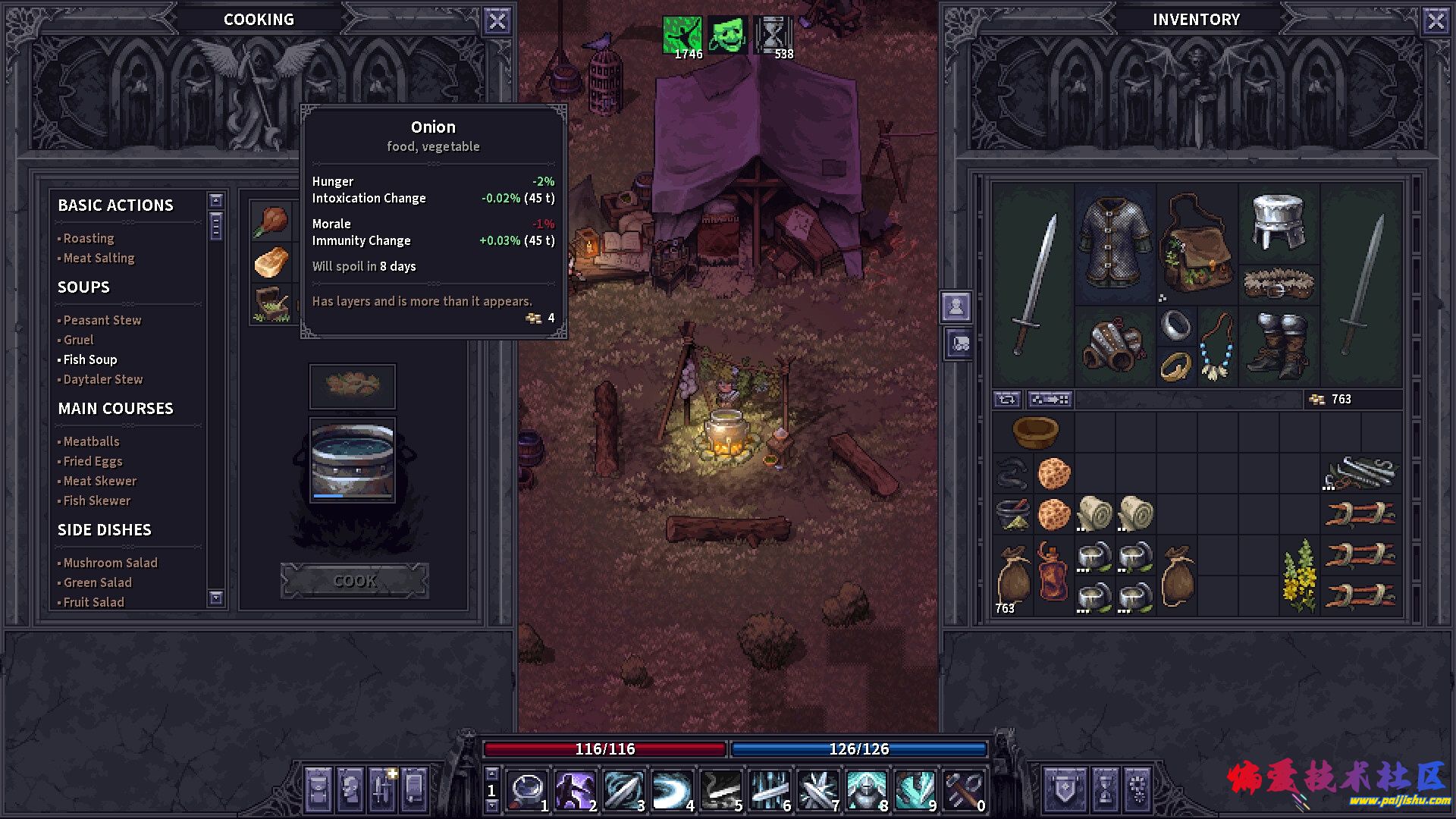
Task: Pick the Gruel soup recipe
Action: click(x=79, y=340)
